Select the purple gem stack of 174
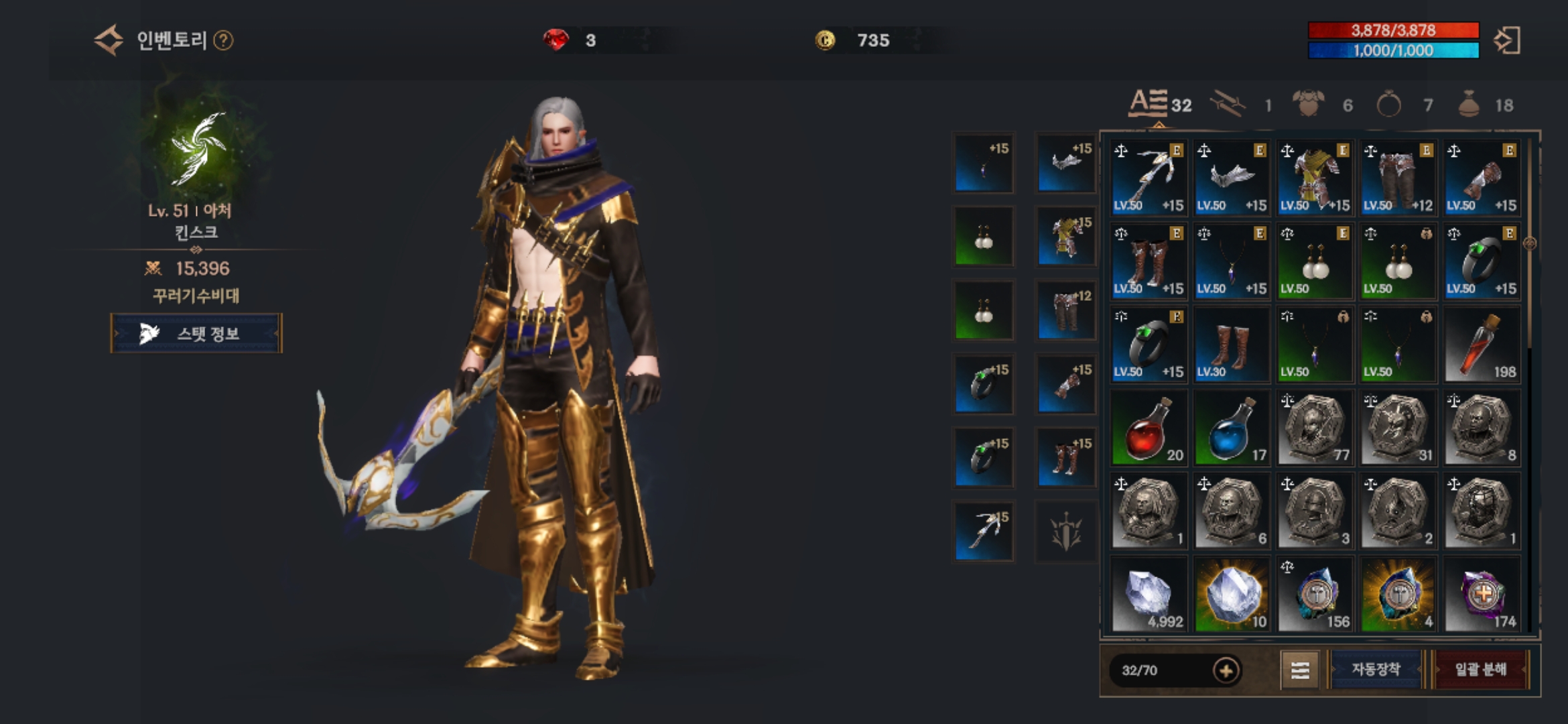Screen dimensions: 1568x724 (1482, 595)
